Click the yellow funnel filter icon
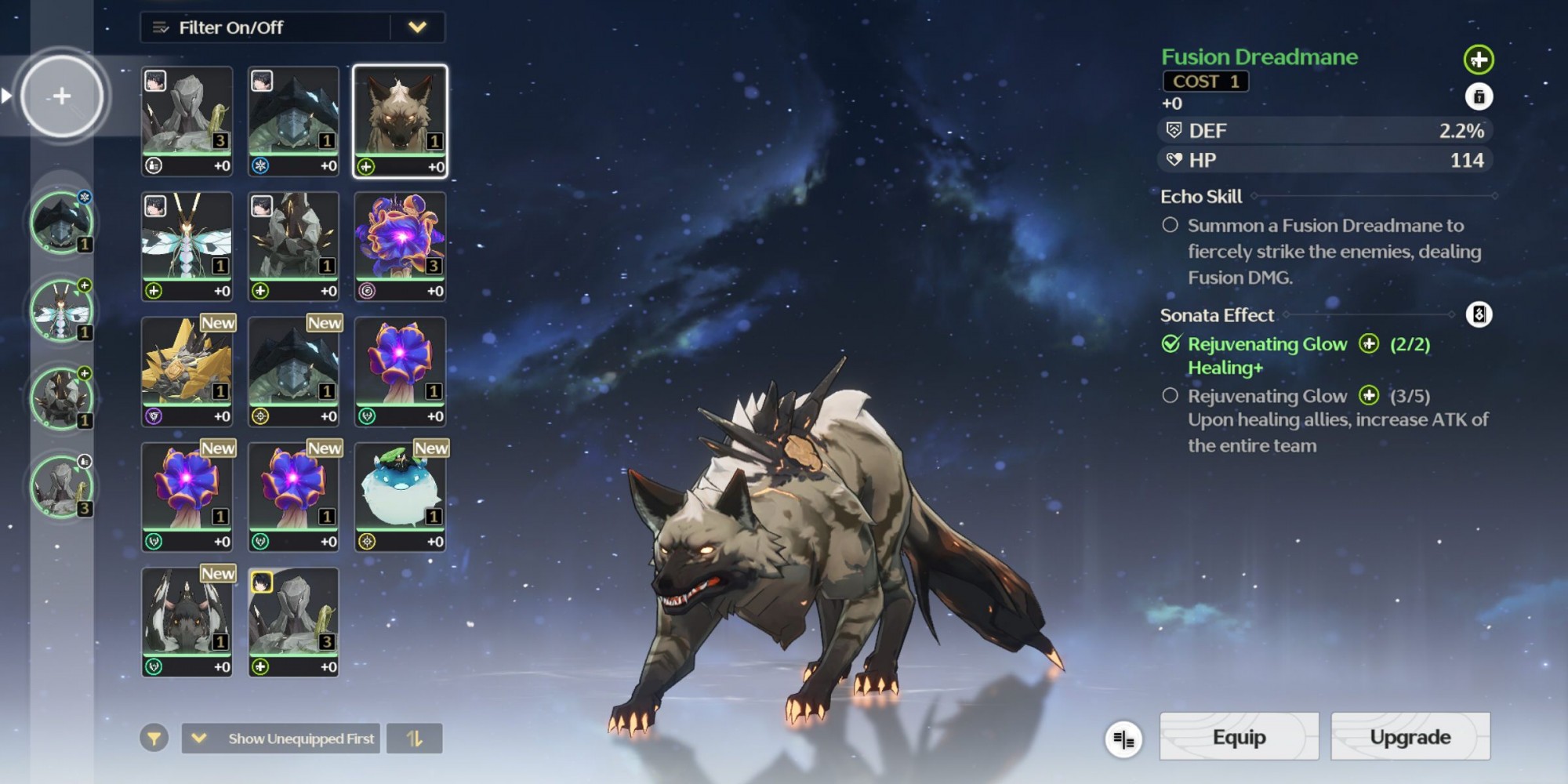Image resolution: width=1568 pixels, height=784 pixels. click(x=154, y=739)
